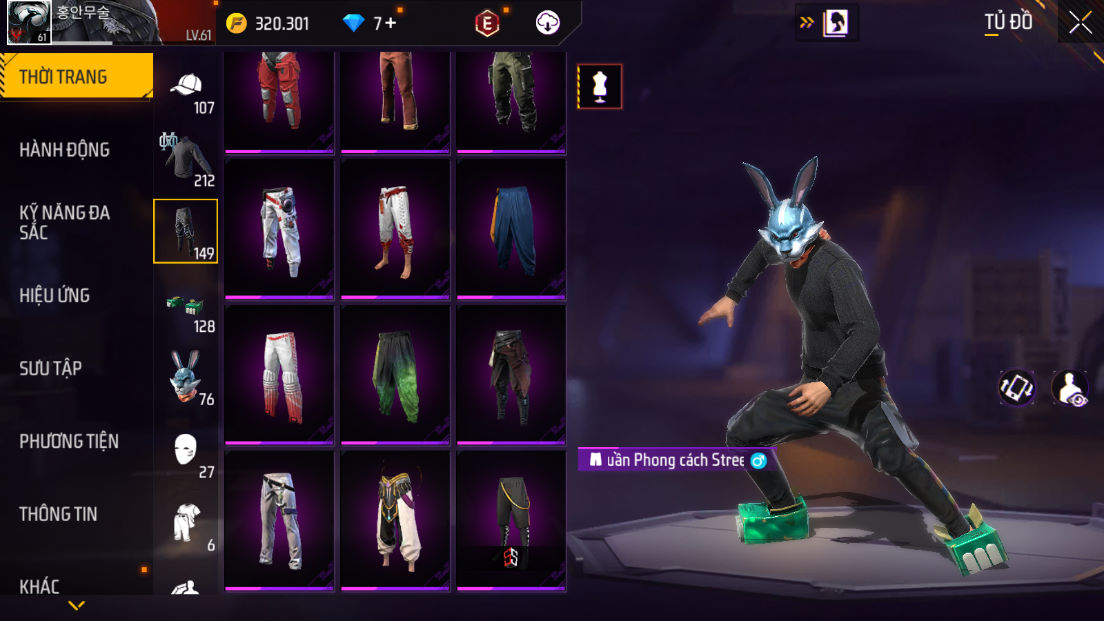Click the mannequin outfit preset icon
Image resolution: width=1104 pixels, height=621 pixels.
click(600, 86)
